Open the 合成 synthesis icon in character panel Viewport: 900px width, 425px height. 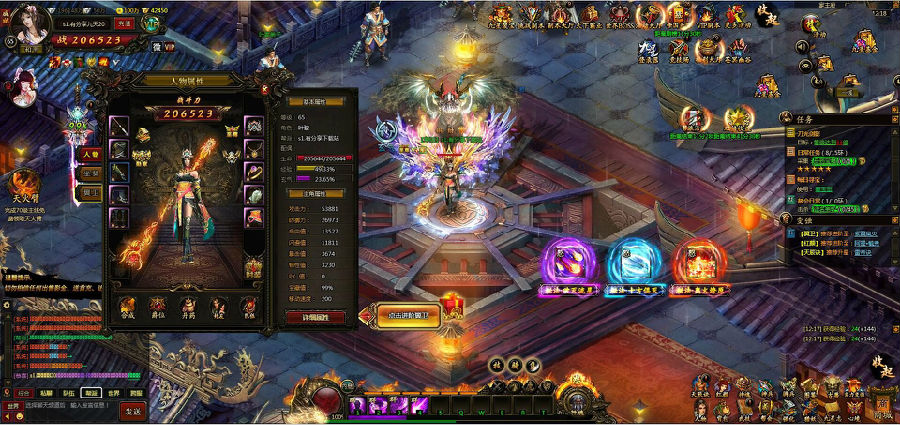(127, 305)
